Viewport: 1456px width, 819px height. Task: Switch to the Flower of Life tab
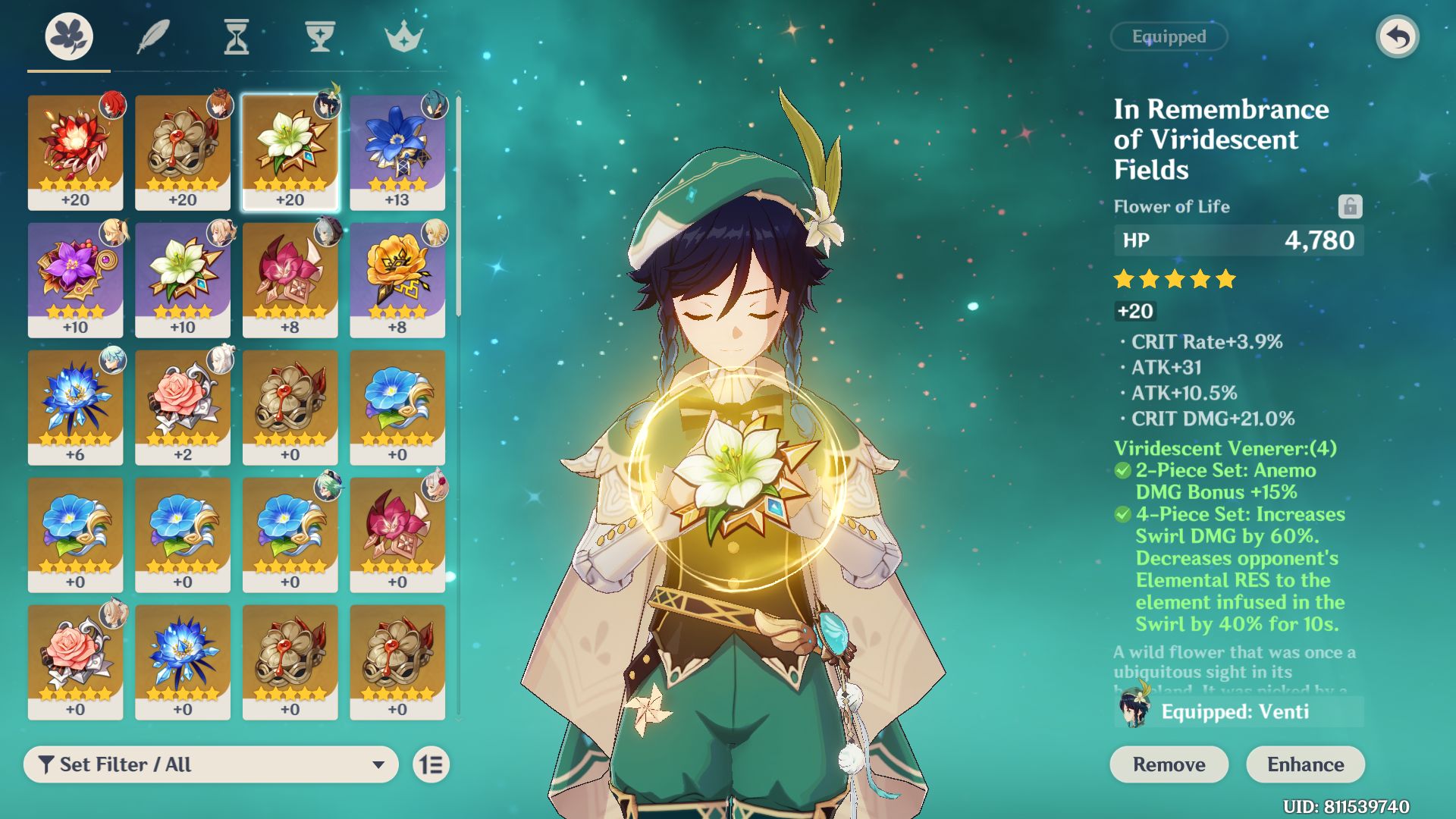[x=69, y=36]
